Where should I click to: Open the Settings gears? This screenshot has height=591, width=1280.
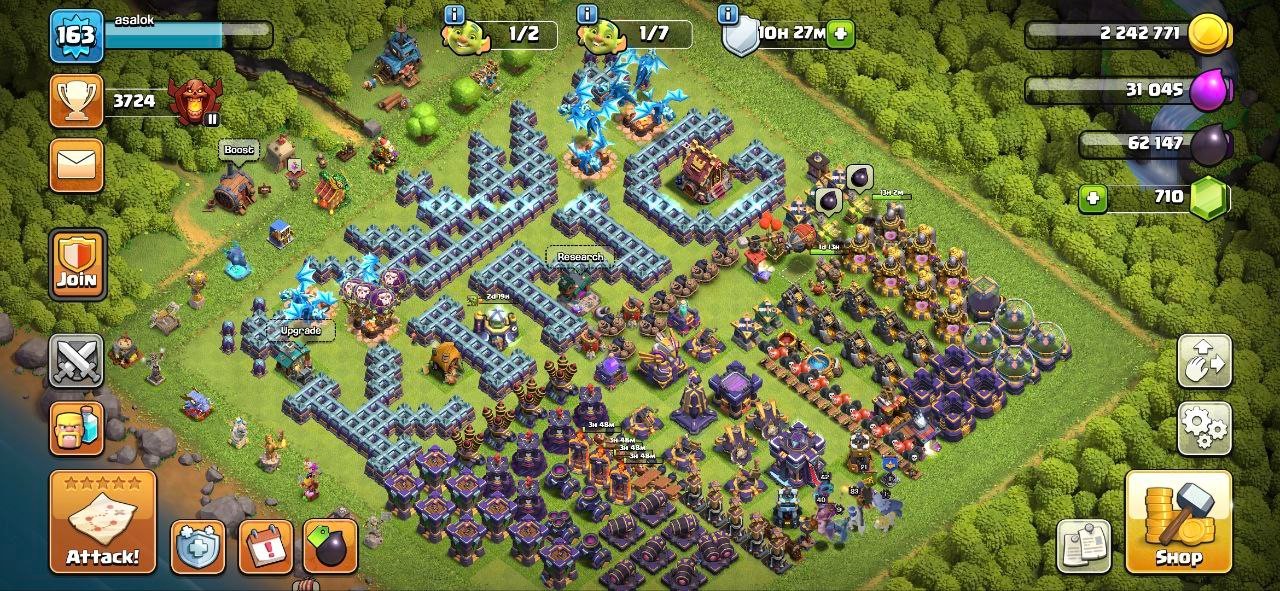click(x=1204, y=429)
